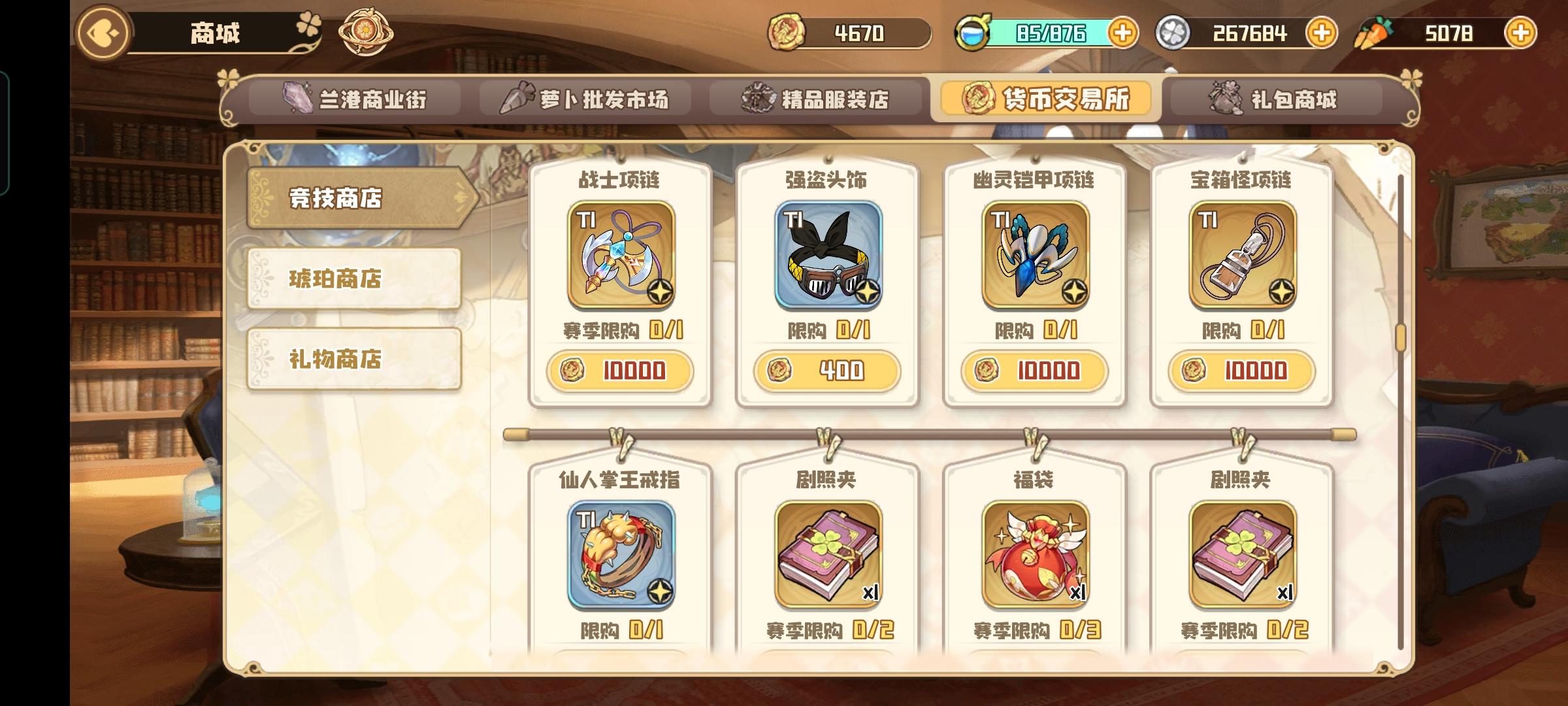Tap the back arrow beside 商城 title
1568x706 pixels.
point(105,32)
